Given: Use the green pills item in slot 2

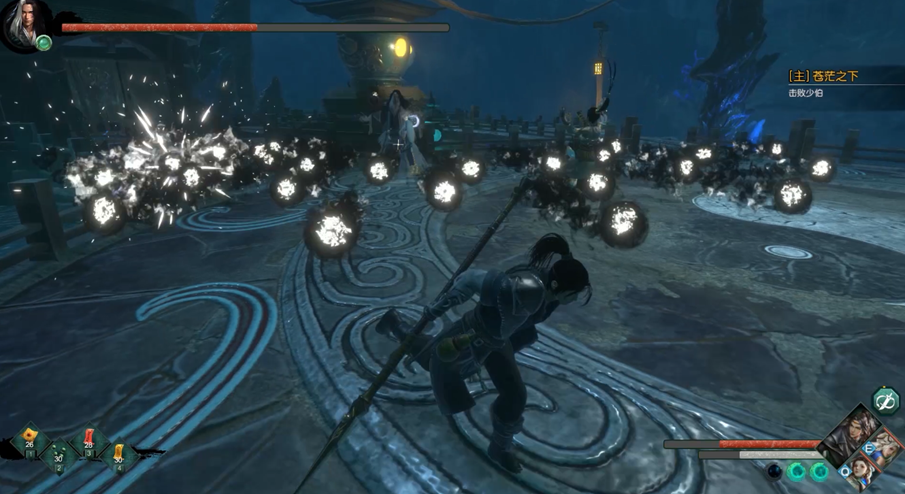Looking at the screenshot, I should pyautogui.click(x=59, y=455).
